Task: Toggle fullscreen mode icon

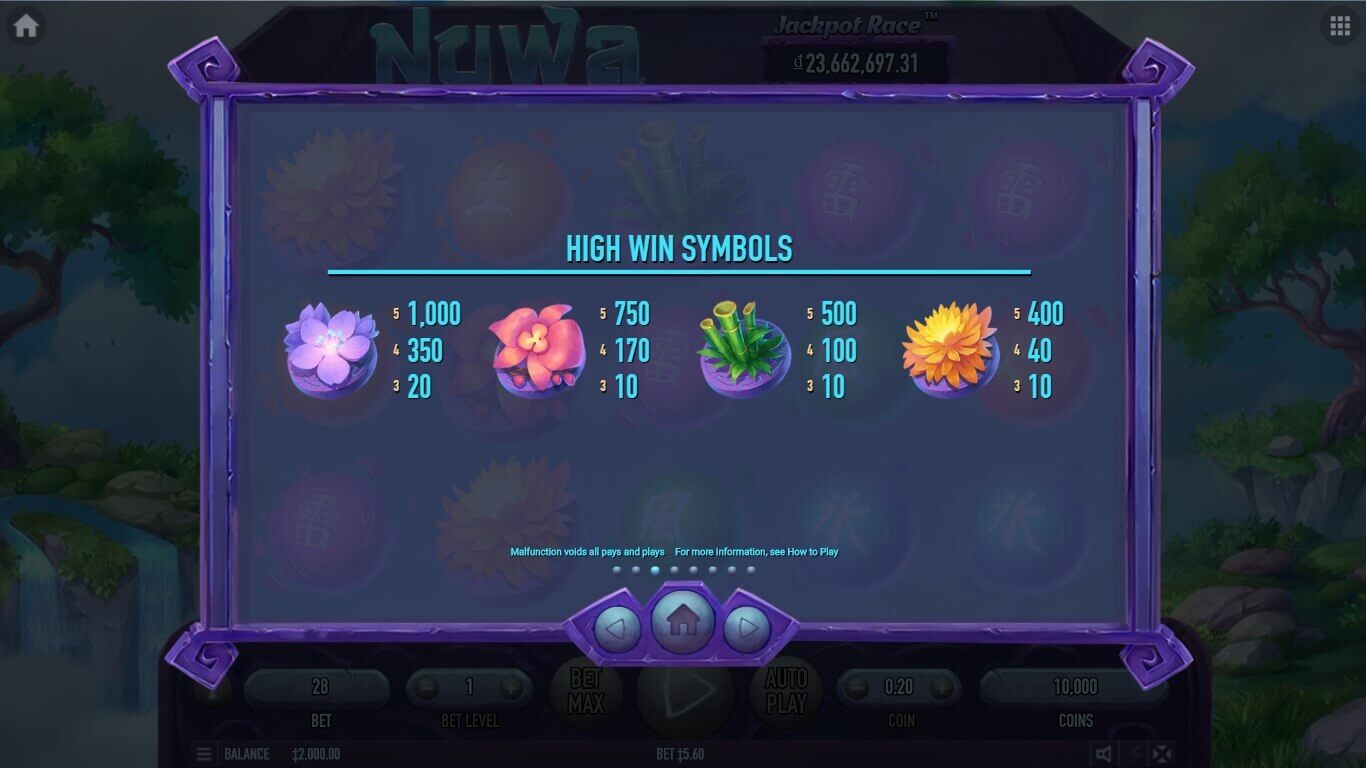Action: 1161,754
